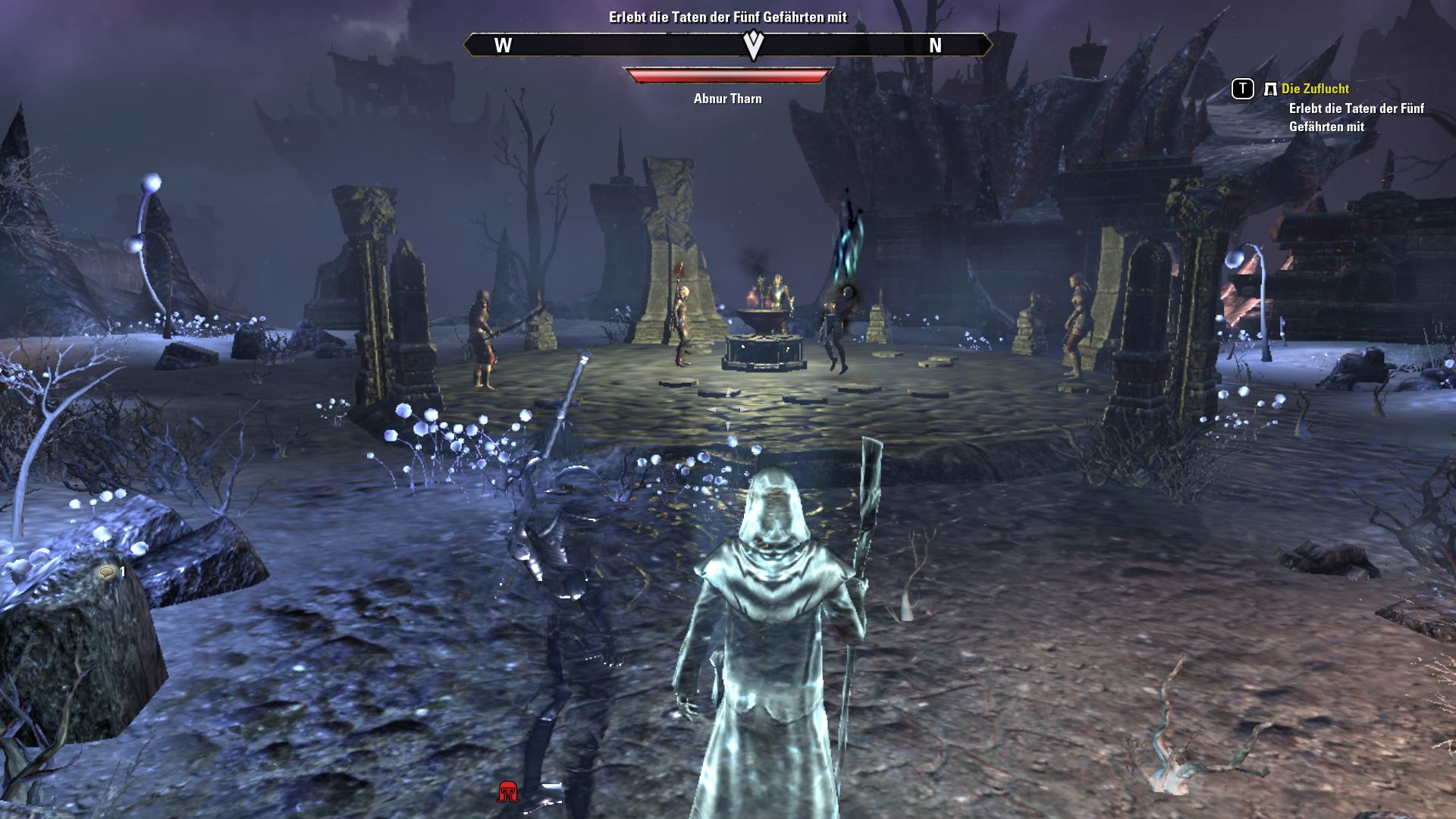Toggle the enemy helmet alert indicator
This screenshot has width=1456, height=819.
[x=507, y=791]
